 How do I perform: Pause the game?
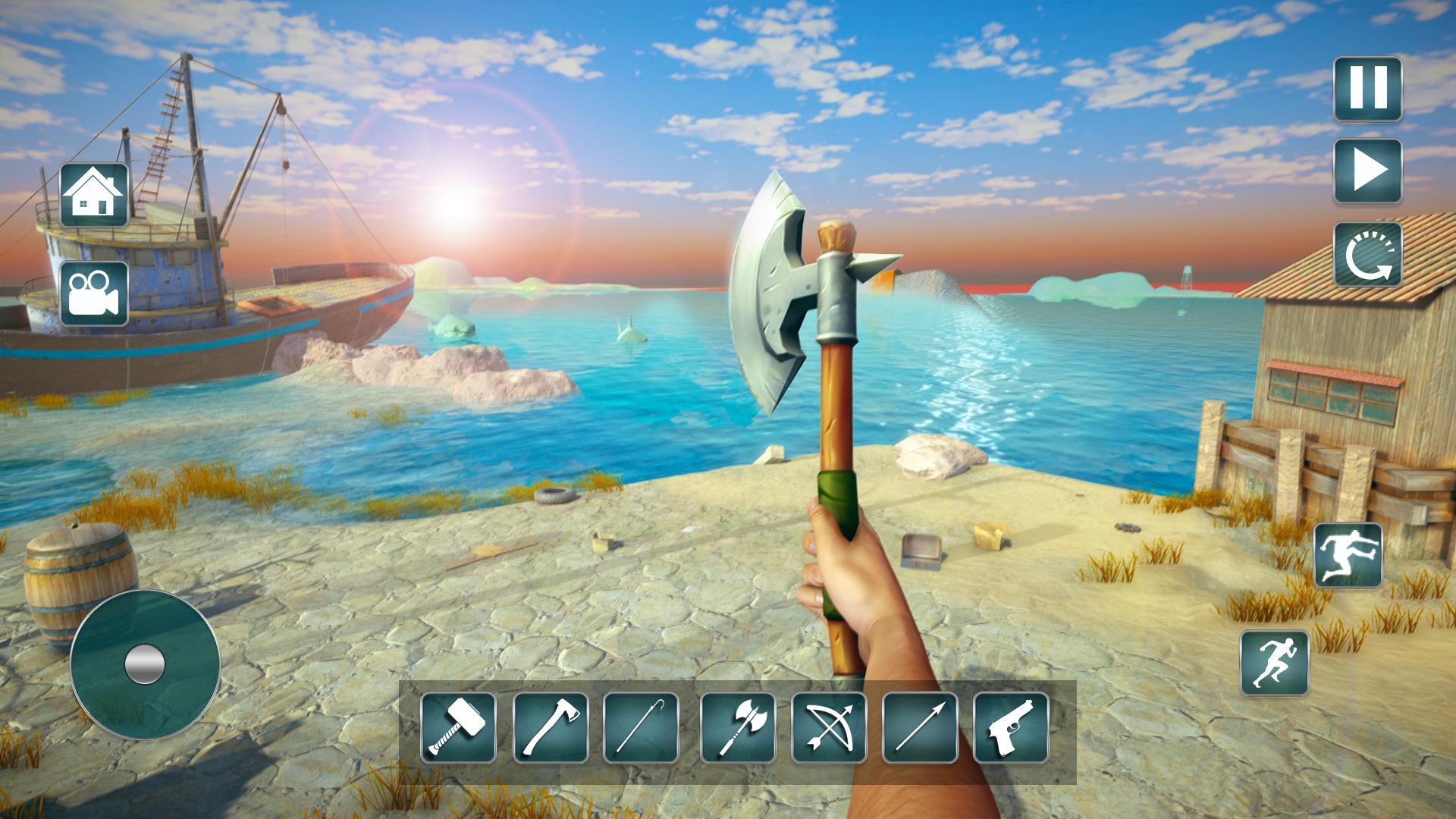click(1368, 88)
